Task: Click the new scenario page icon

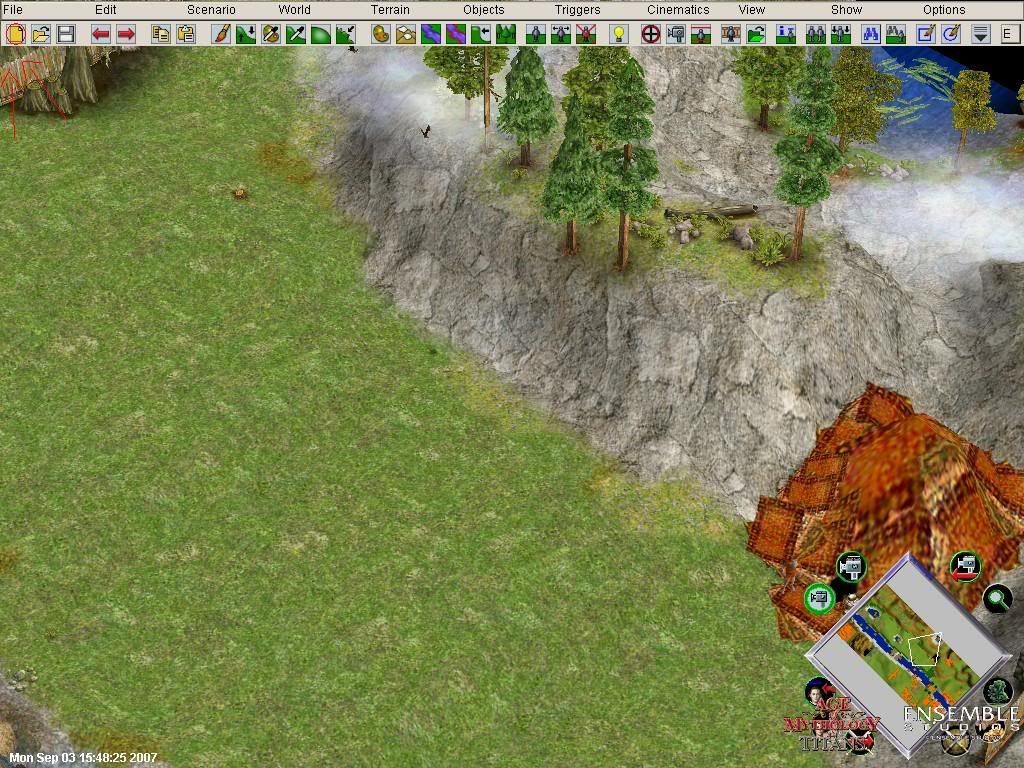Action: (x=16, y=34)
